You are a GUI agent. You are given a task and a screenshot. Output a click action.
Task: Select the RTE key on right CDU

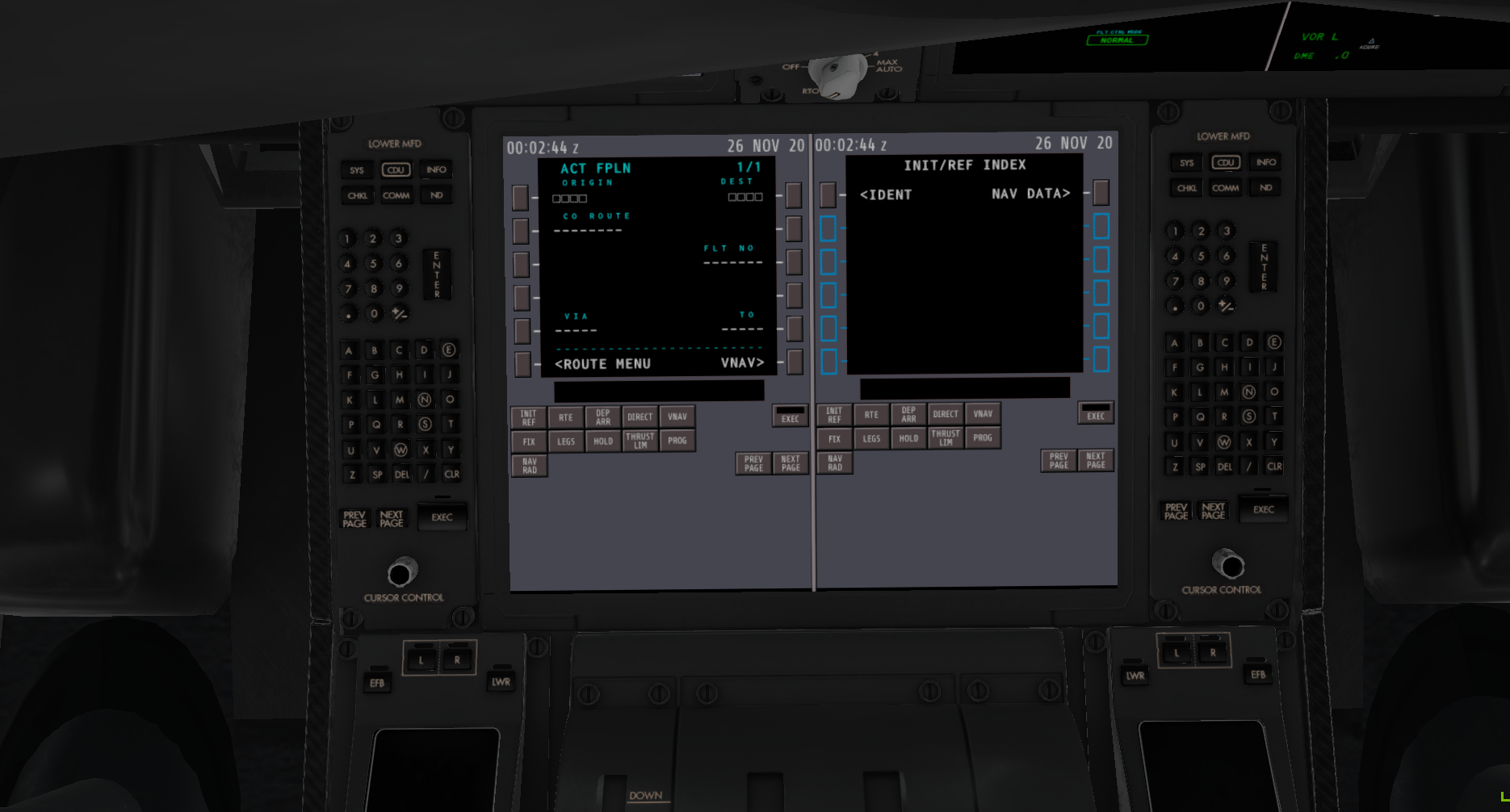871,414
